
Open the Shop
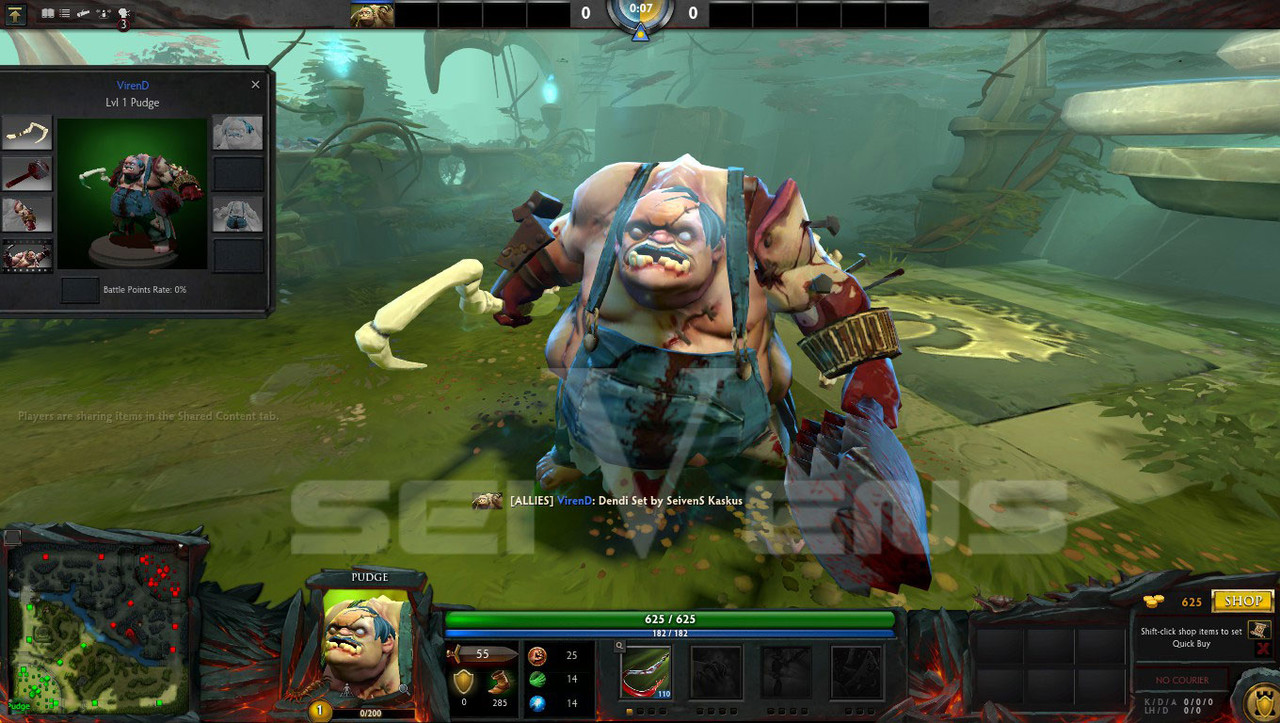pyautogui.click(x=1242, y=601)
